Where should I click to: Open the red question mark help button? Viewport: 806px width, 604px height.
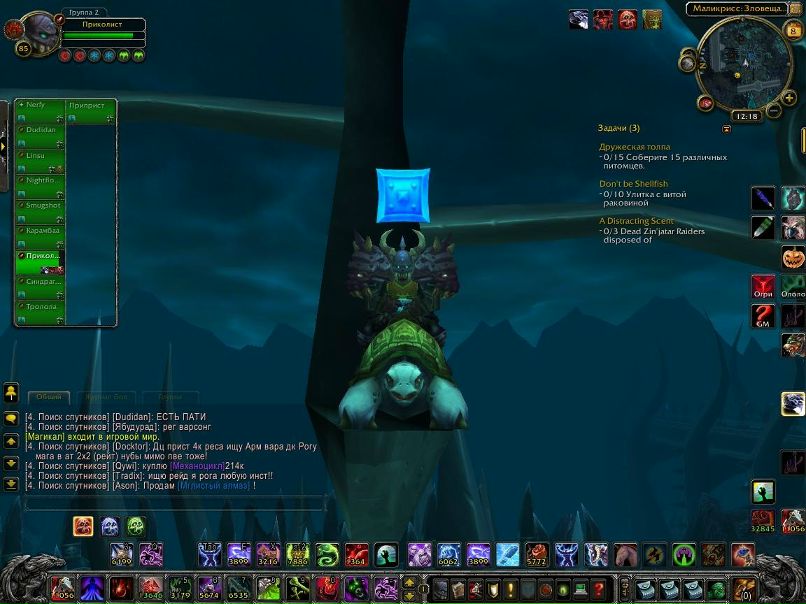point(599,589)
